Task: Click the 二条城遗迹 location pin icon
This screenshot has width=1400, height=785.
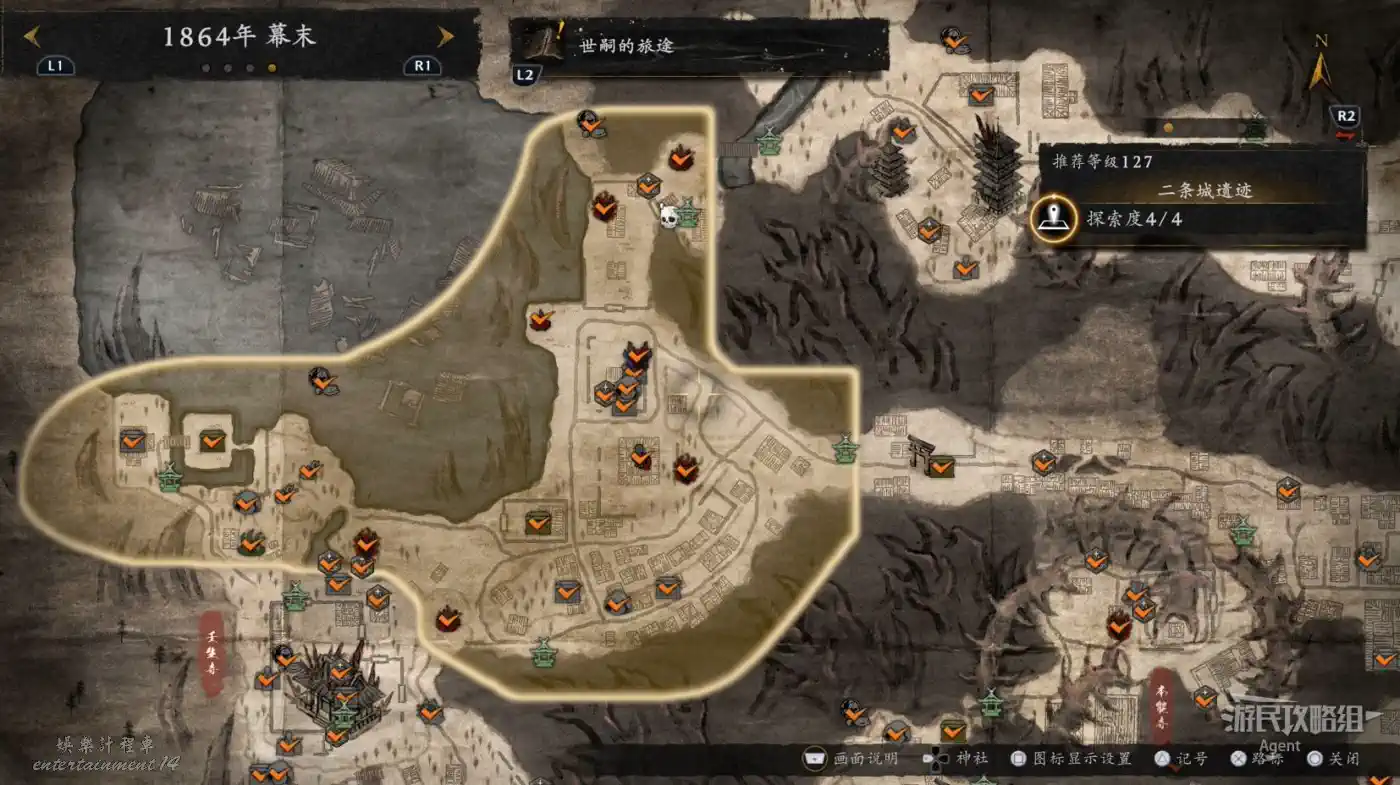Action: 1054,218
